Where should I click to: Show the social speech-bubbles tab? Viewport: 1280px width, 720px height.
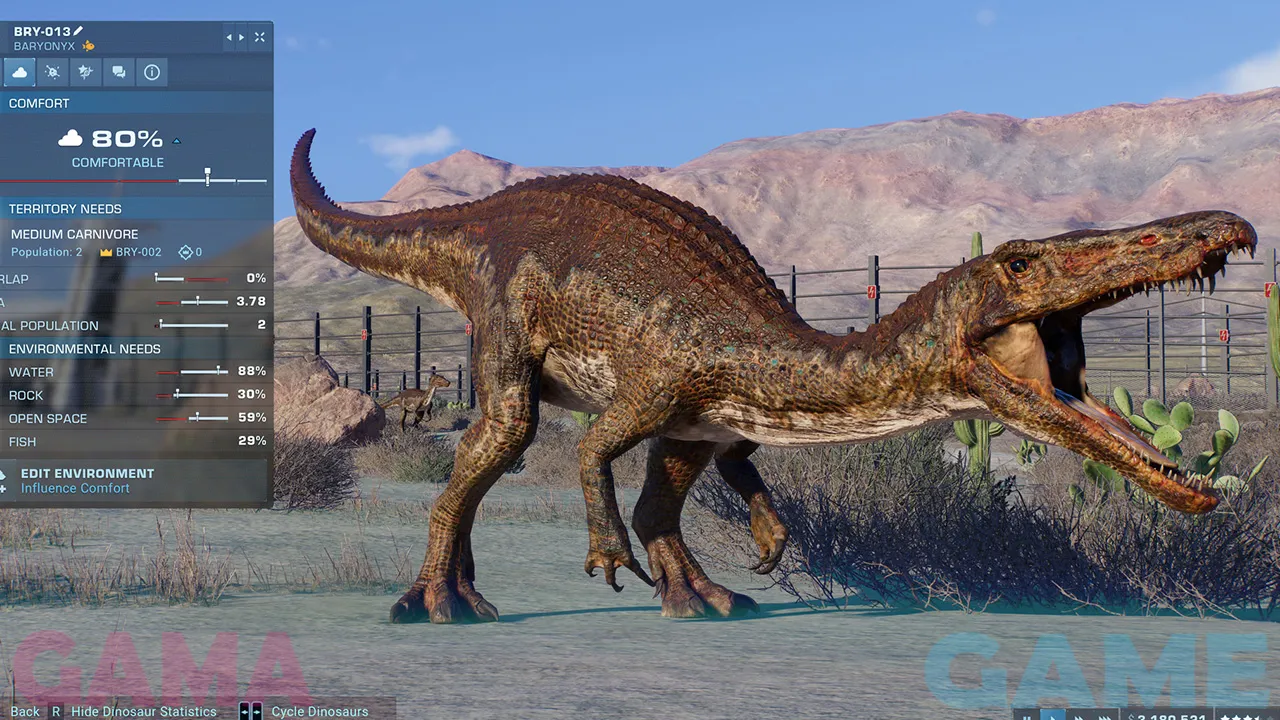click(119, 72)
